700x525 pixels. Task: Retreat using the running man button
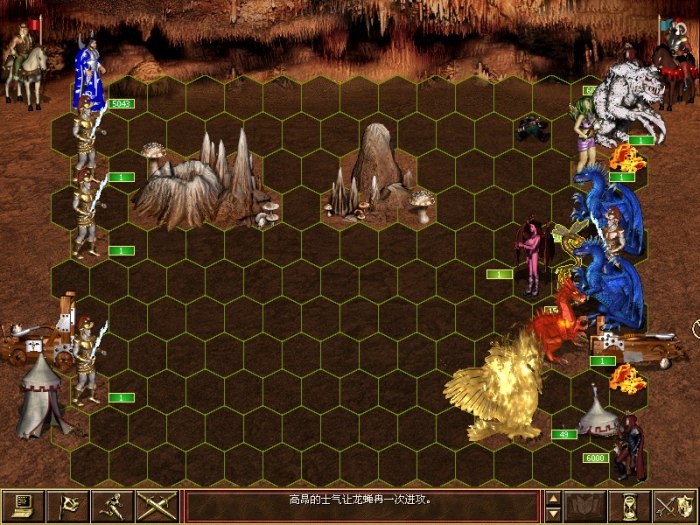113,506
